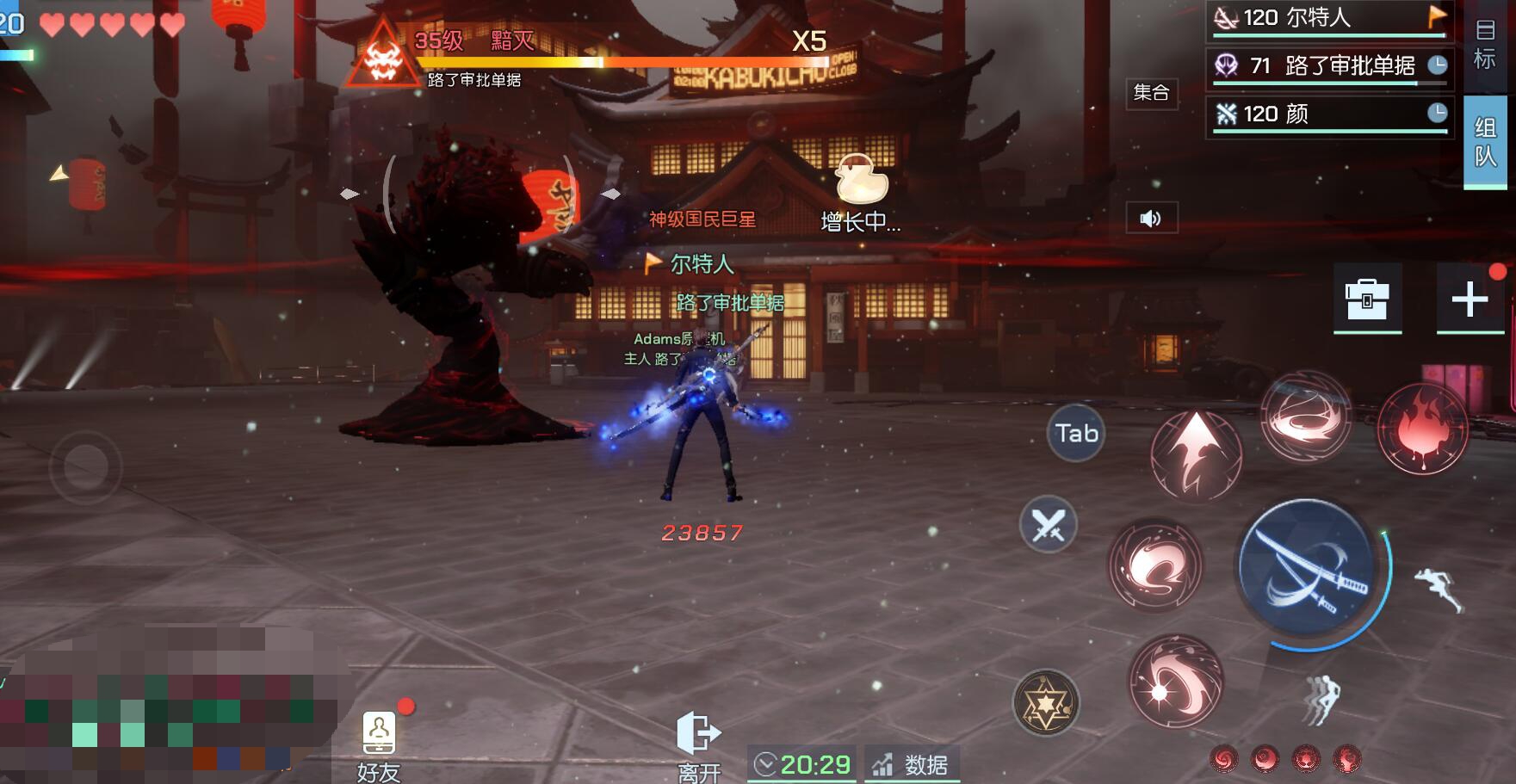
Task: Open the 数据 data statistics panel
Action: click(912, 763)
